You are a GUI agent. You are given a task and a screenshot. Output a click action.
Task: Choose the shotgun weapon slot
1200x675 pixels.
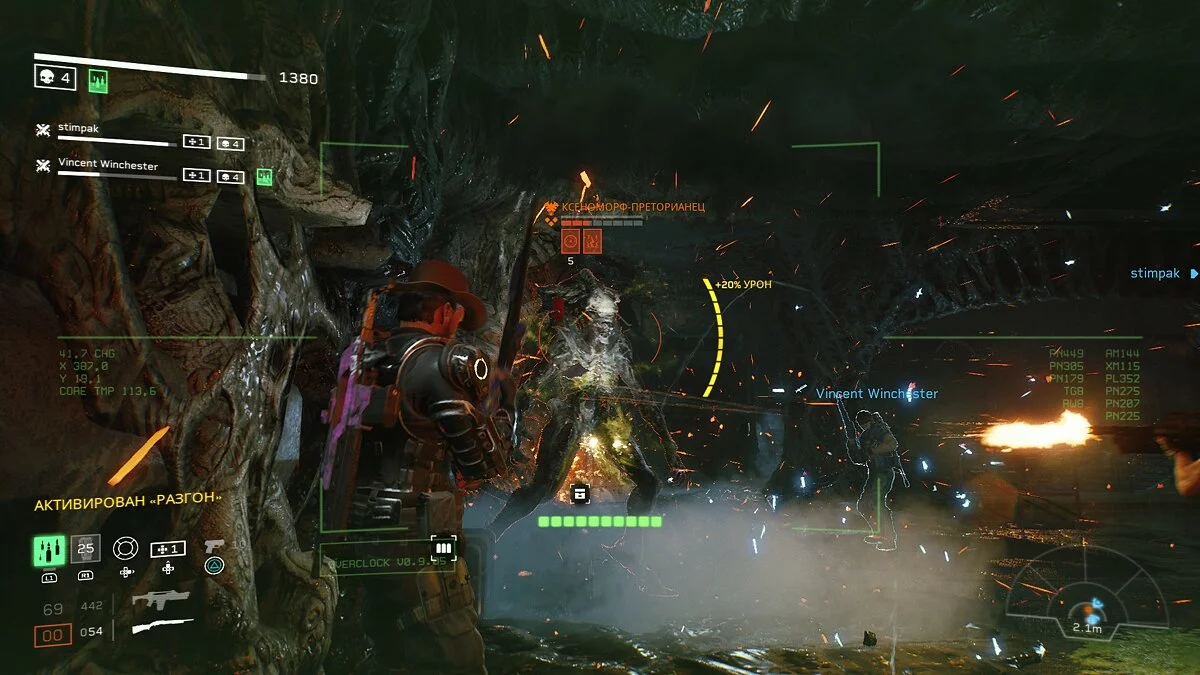coord(161,627)
